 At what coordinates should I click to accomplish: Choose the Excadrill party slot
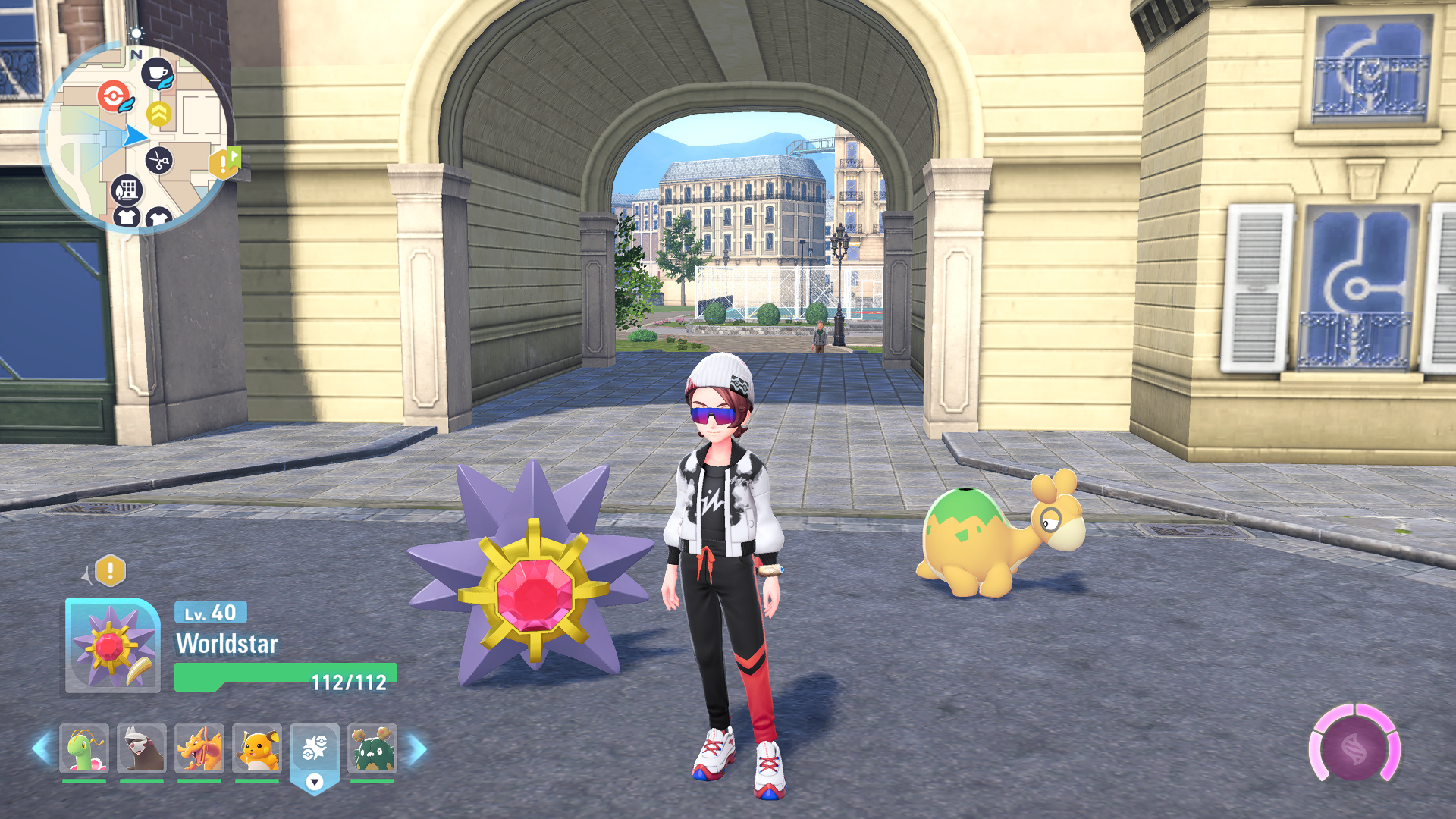pyautogui.click(x=142, y=748)
